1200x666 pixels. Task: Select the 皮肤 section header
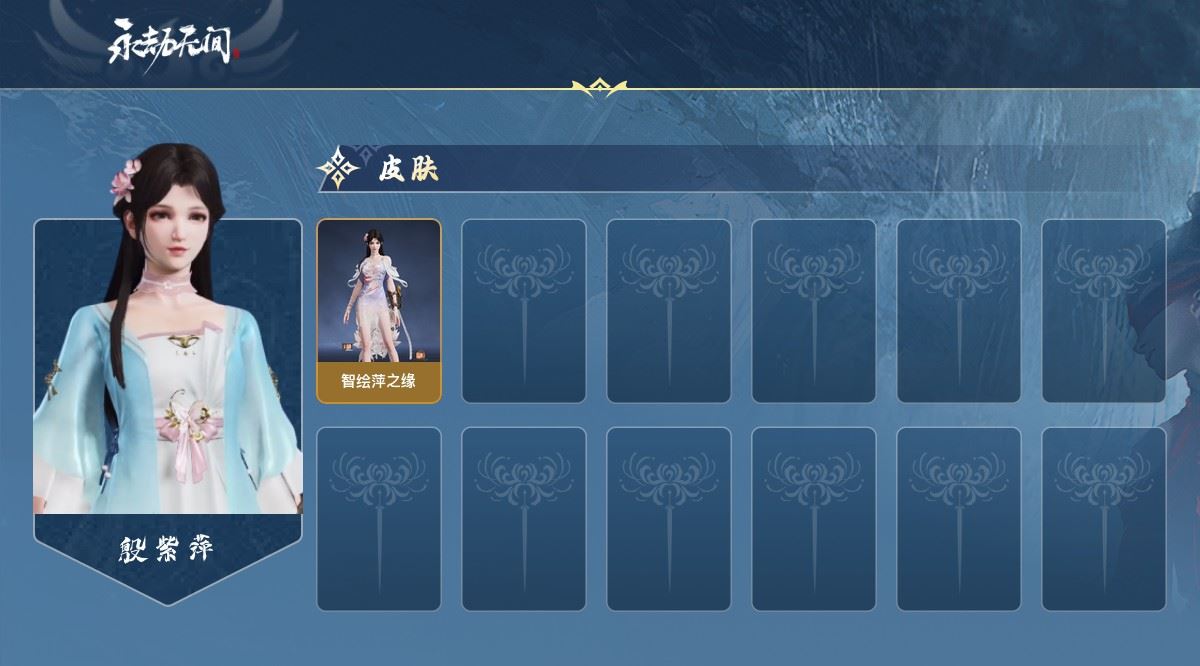tap(408, 170)
